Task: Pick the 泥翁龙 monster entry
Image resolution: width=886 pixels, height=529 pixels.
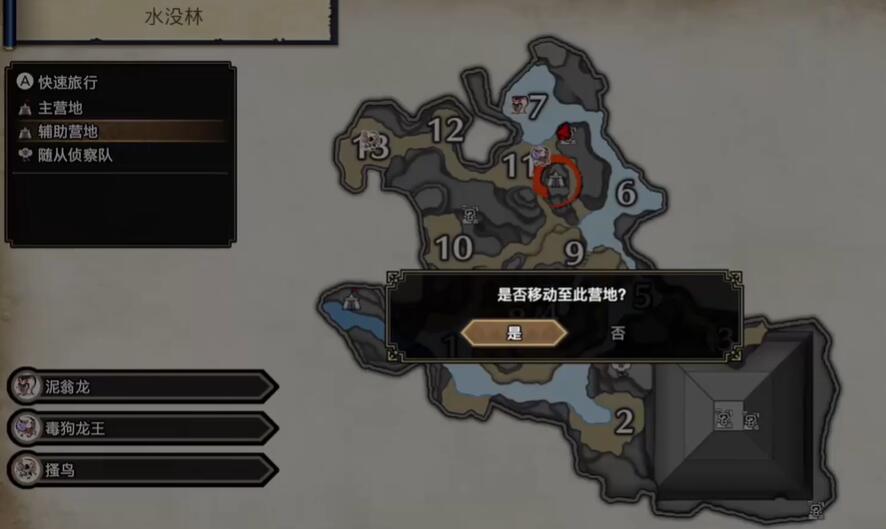Action: coord(140,386)
